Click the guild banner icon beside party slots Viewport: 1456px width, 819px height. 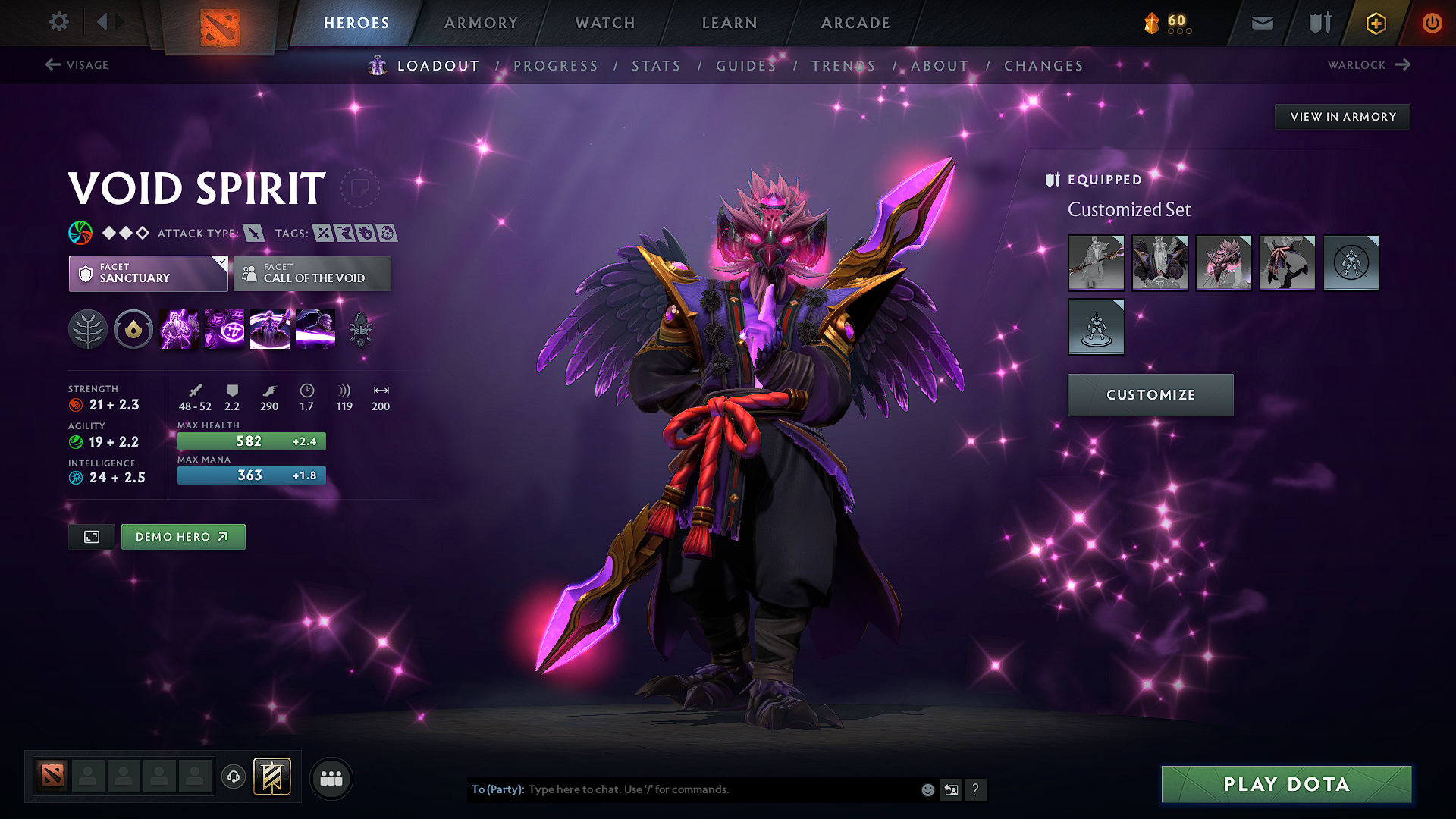click(x=271, y=777)
